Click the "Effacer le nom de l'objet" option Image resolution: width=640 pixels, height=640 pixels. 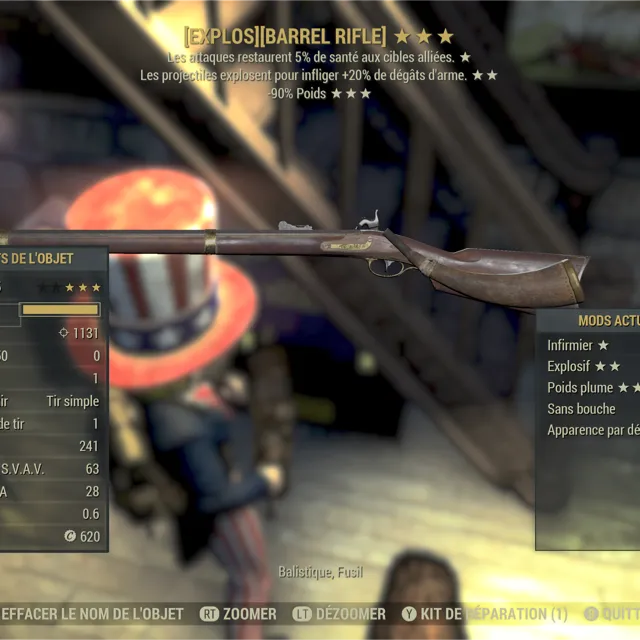click(92, 613)
